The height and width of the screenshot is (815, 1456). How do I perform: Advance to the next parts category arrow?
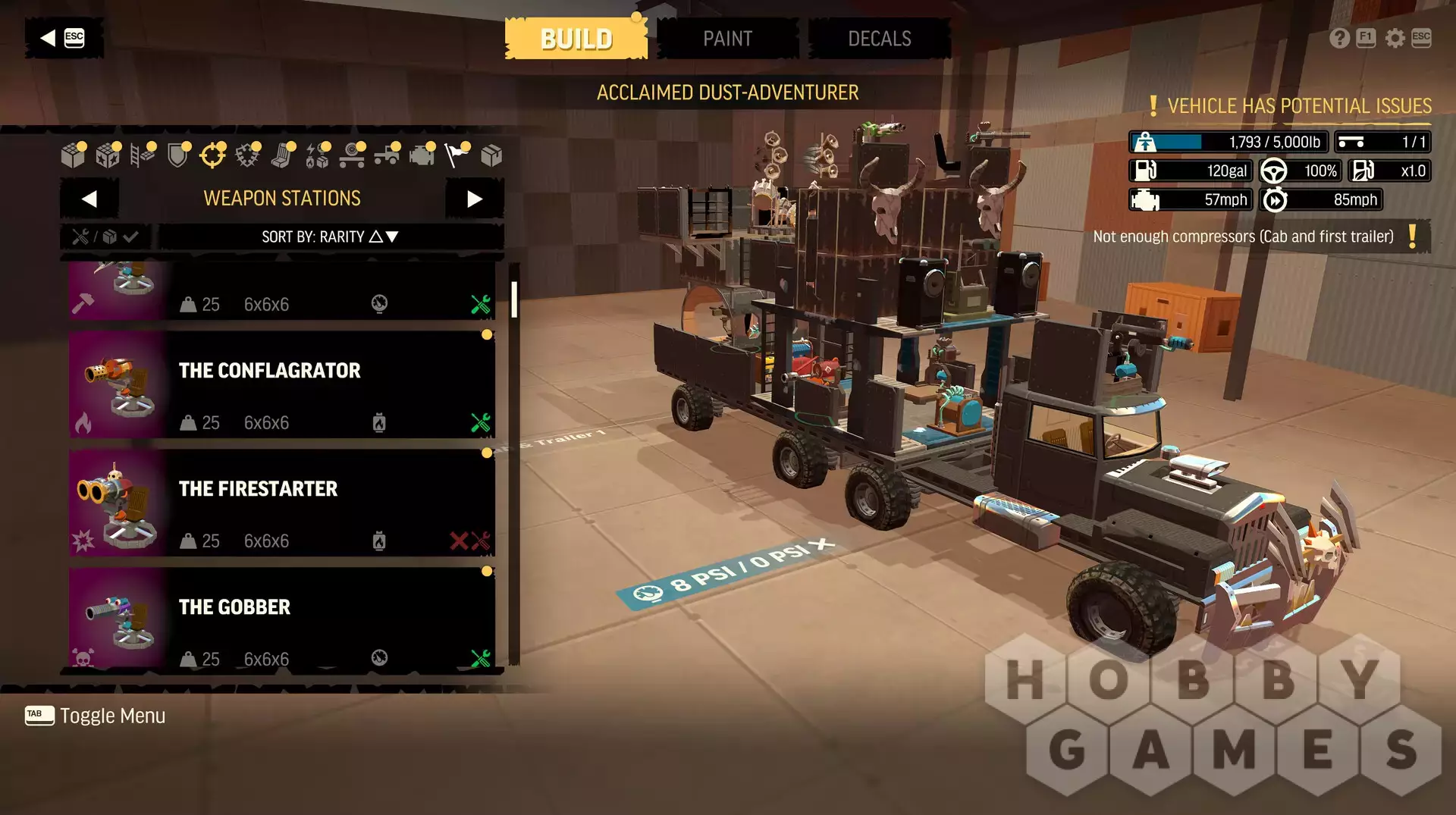point(475,199)
